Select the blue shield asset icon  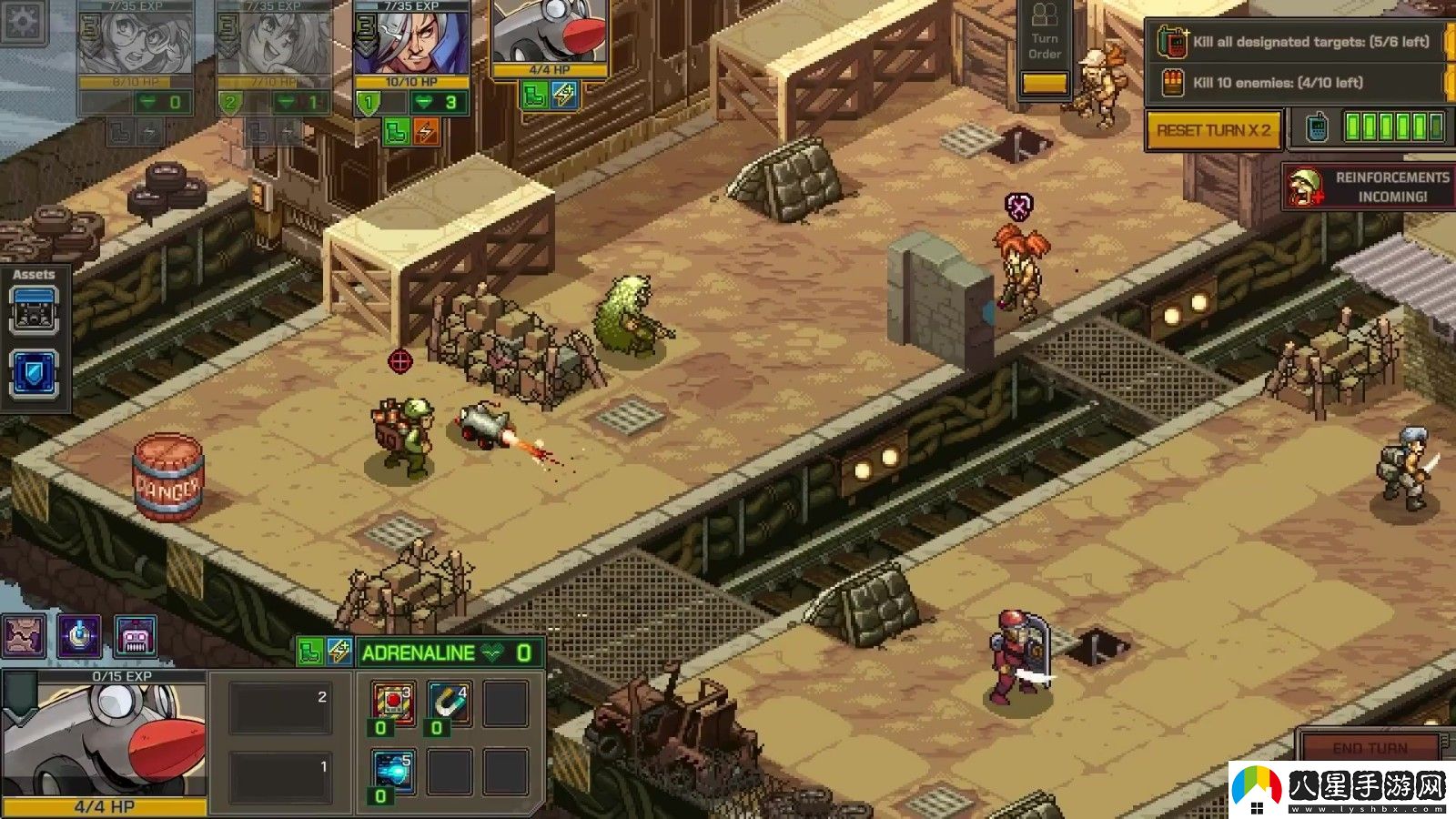35,374
